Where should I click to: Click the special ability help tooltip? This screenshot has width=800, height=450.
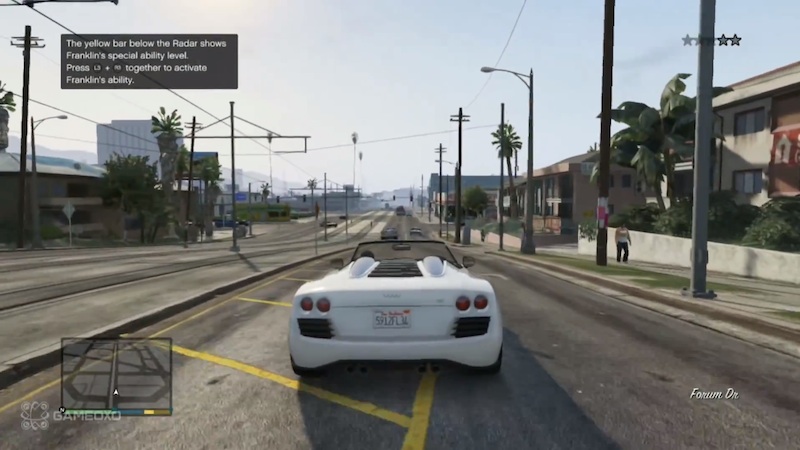(x=149, y=61)
